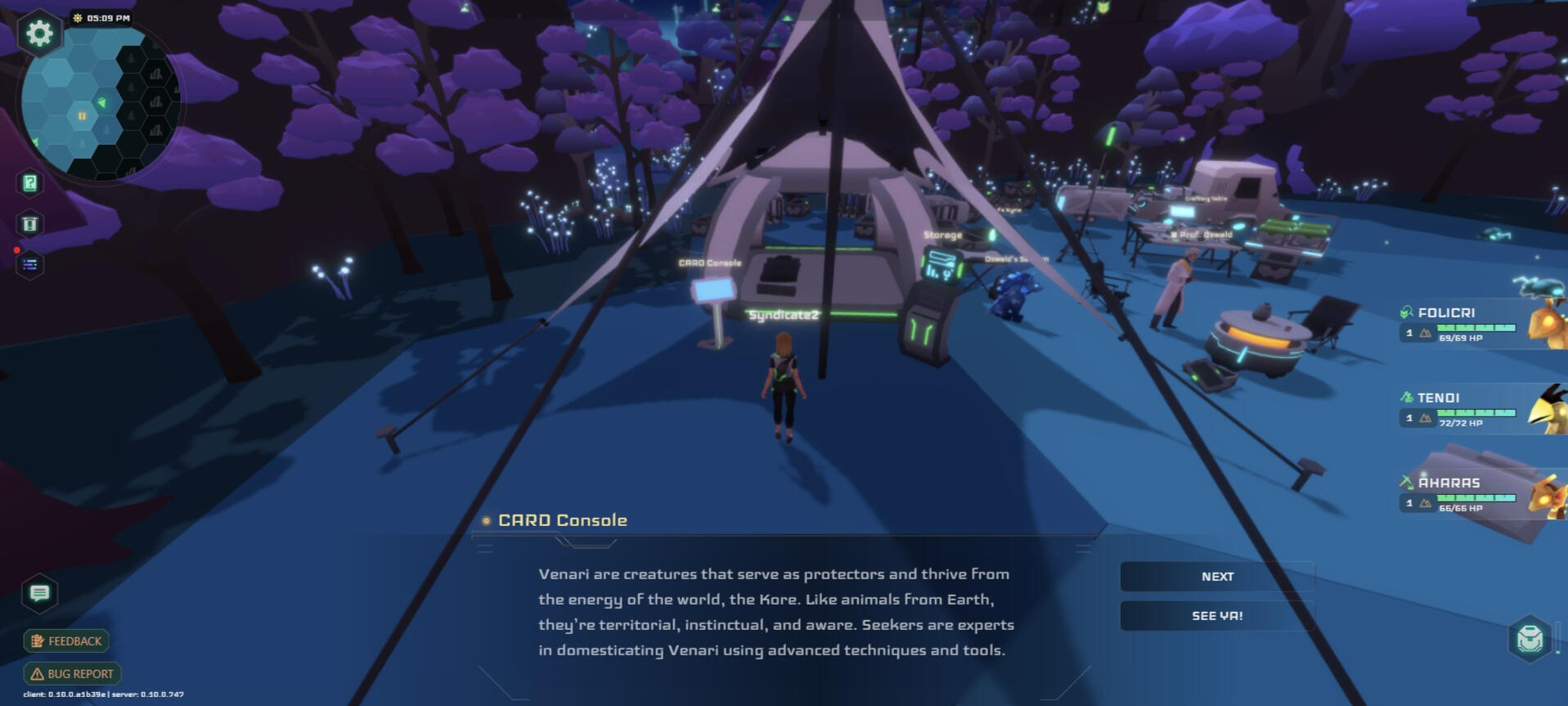Open the gear settings menu
This screenshot has height=706, width=1568.
pos(39,34)
